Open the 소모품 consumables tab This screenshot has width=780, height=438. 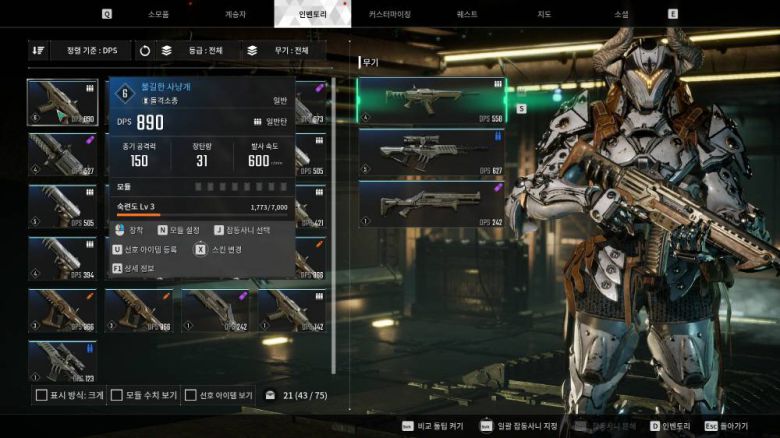[x=159, y=14]
